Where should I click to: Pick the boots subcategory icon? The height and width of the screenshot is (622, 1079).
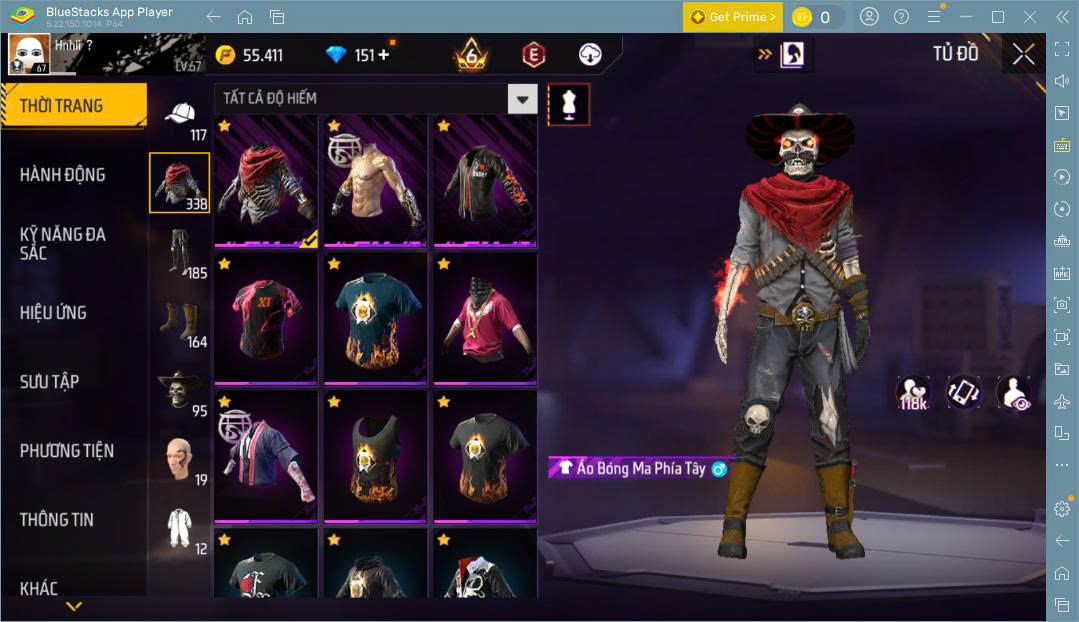pyautogui.click(x=178, y=322)
